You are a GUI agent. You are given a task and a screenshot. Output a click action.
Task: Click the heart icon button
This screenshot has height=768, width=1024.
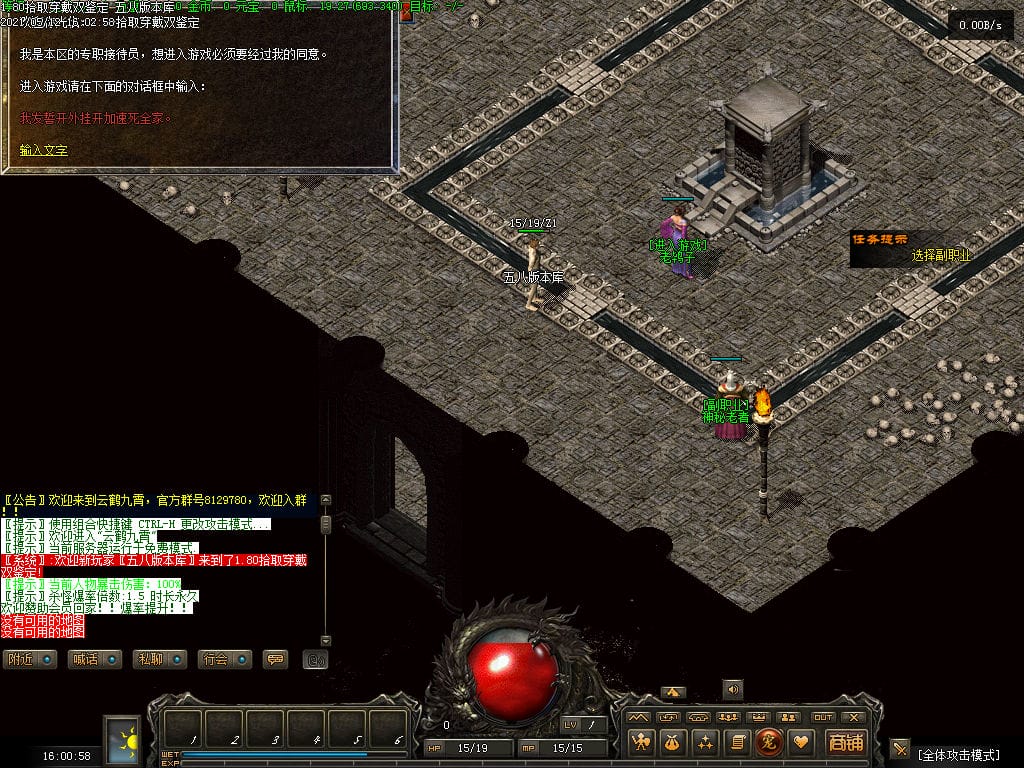[x=800, y=742]
